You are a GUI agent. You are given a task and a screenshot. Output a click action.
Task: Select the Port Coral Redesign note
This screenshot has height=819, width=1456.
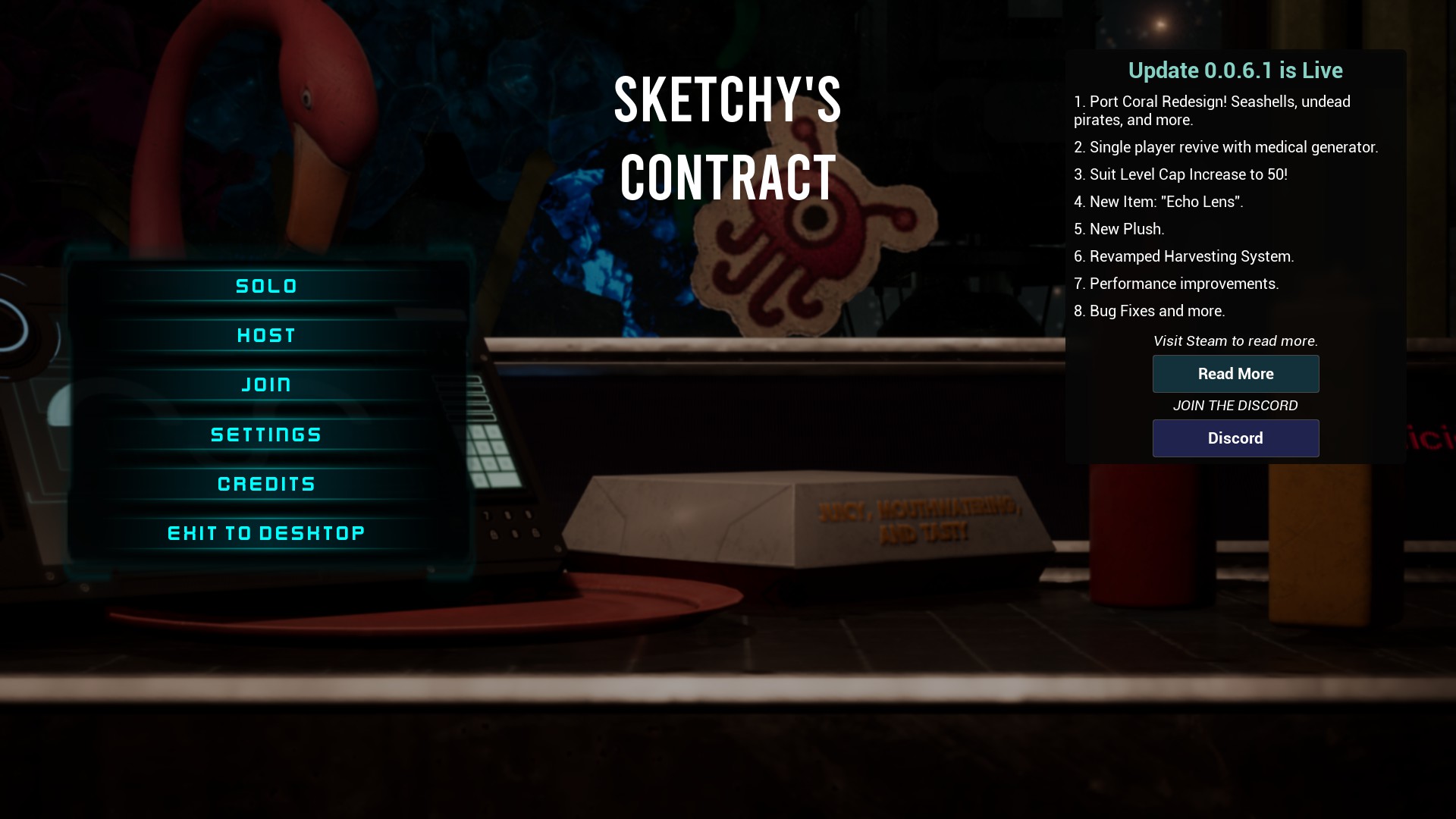[1211, 110]
